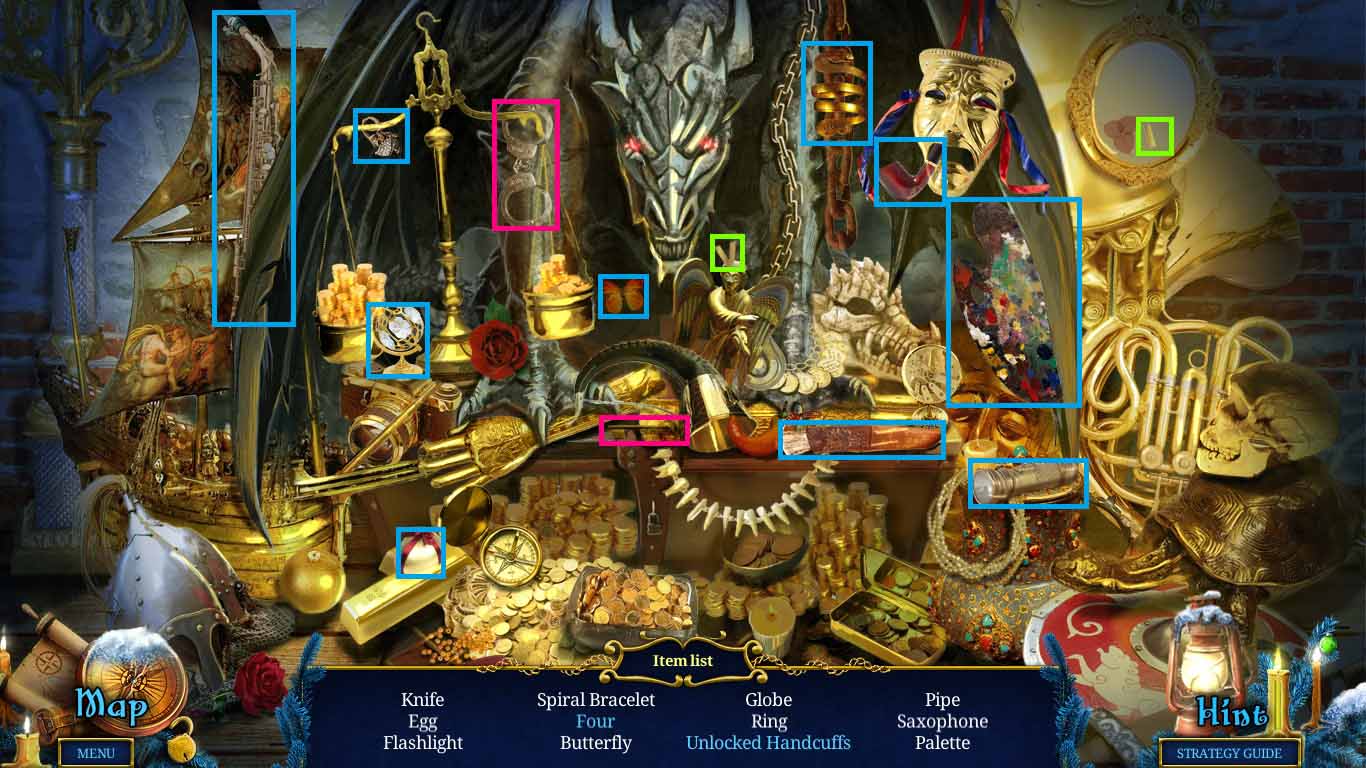This screenshot has width=1366, height=768.
Task: Click the golden globe beside the red rose
Action: coord(398,340)
